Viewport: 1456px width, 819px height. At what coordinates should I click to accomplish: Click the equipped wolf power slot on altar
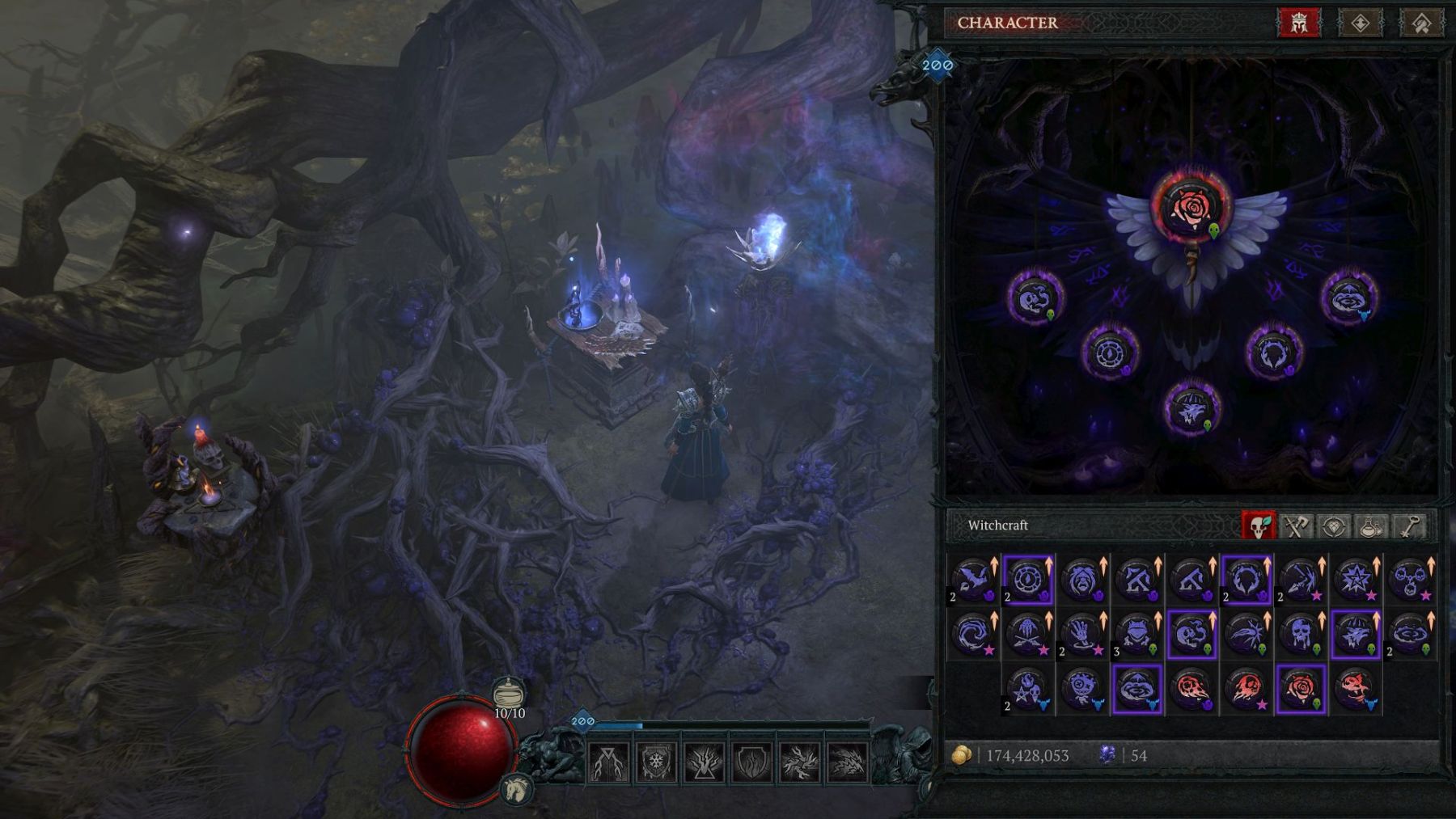pos(1191,408)
